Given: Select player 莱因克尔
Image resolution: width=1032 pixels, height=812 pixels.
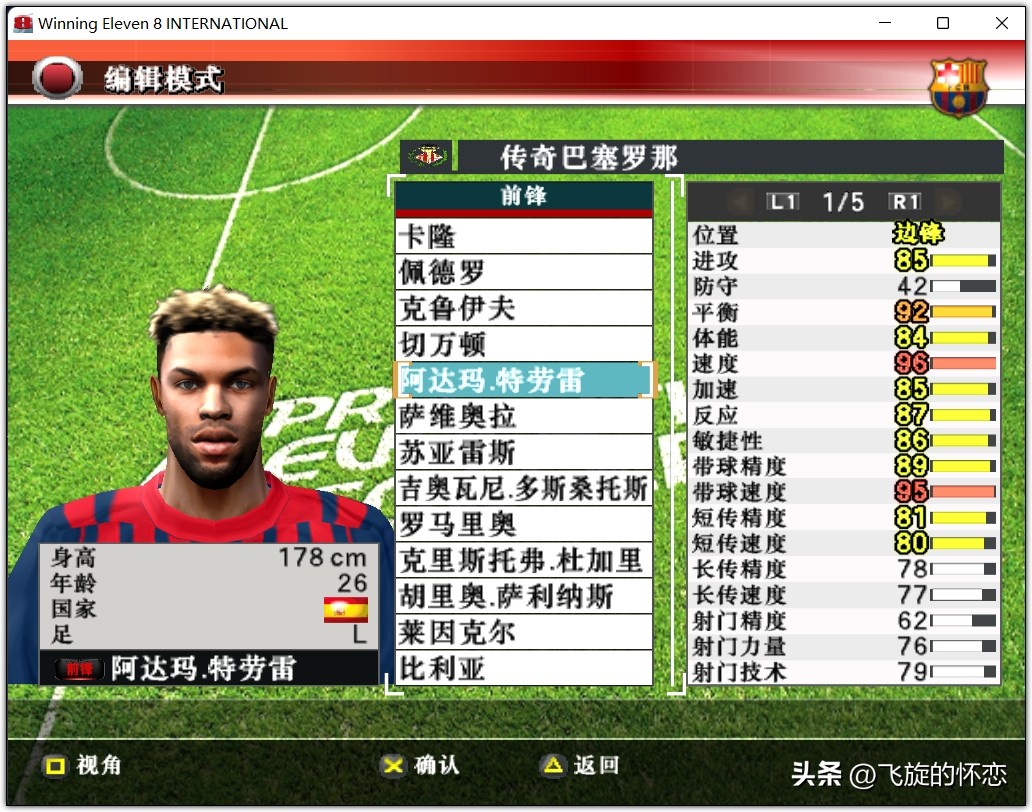Looking at the screenshot, I should pyautogui.click(x=523, y=632).
